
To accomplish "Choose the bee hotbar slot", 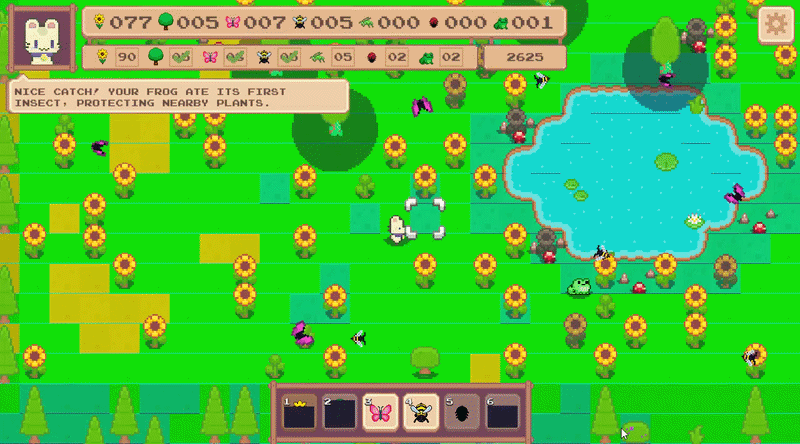I will 420,412.
